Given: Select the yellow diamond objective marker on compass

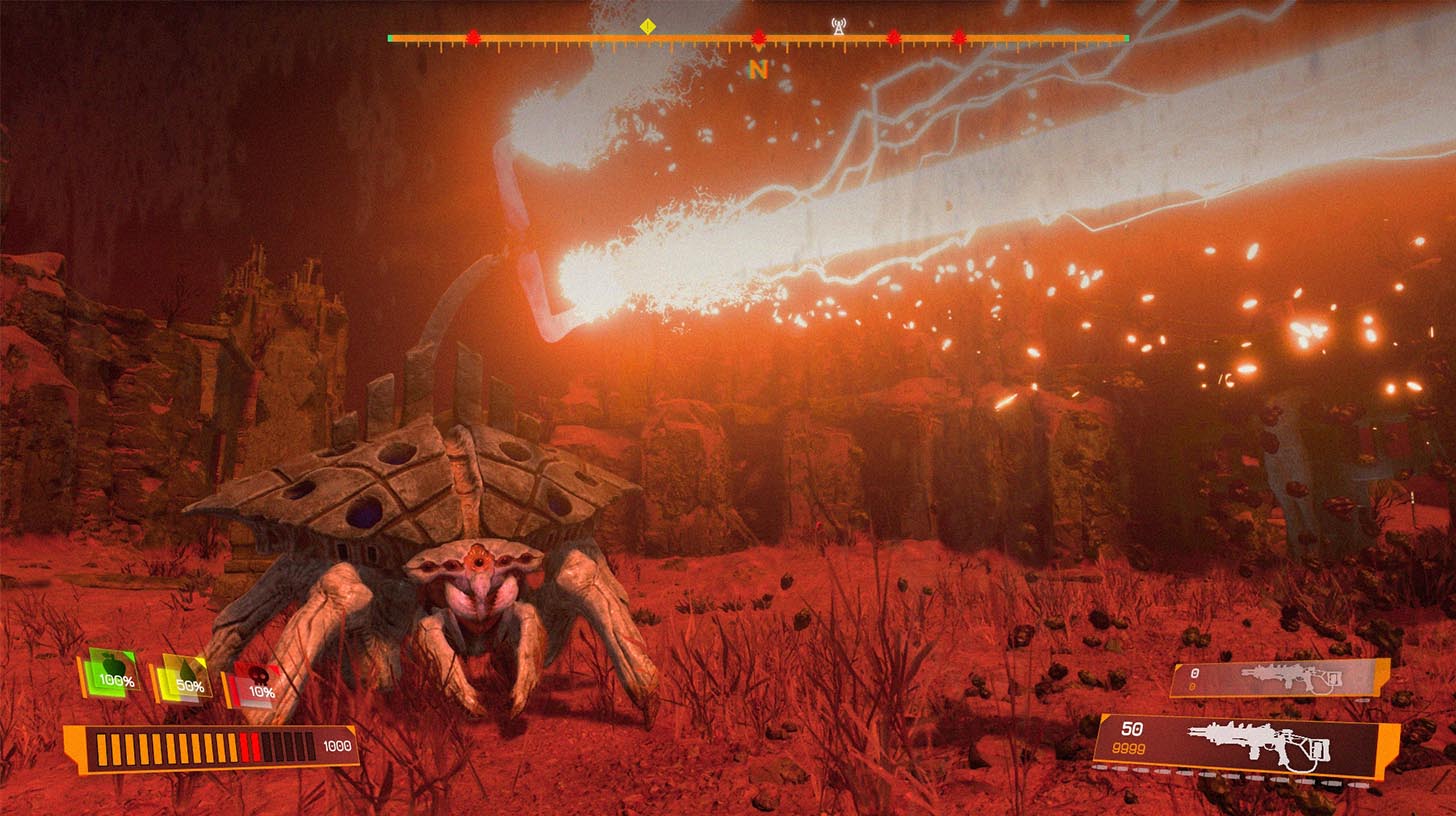Looking at the screenshot, I should (x=648, y=27).
